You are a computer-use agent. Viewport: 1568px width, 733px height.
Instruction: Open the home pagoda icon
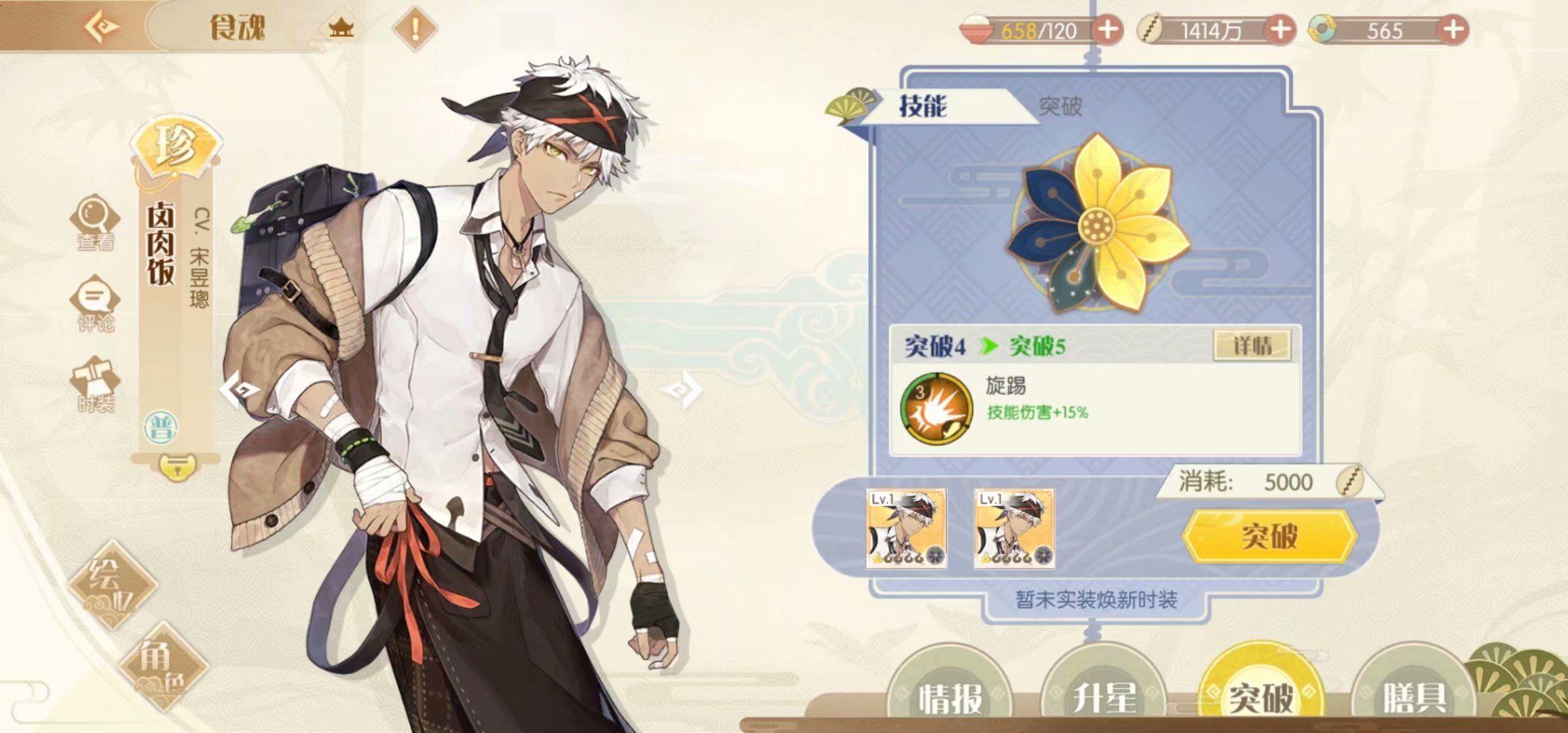tap(341, 29)
